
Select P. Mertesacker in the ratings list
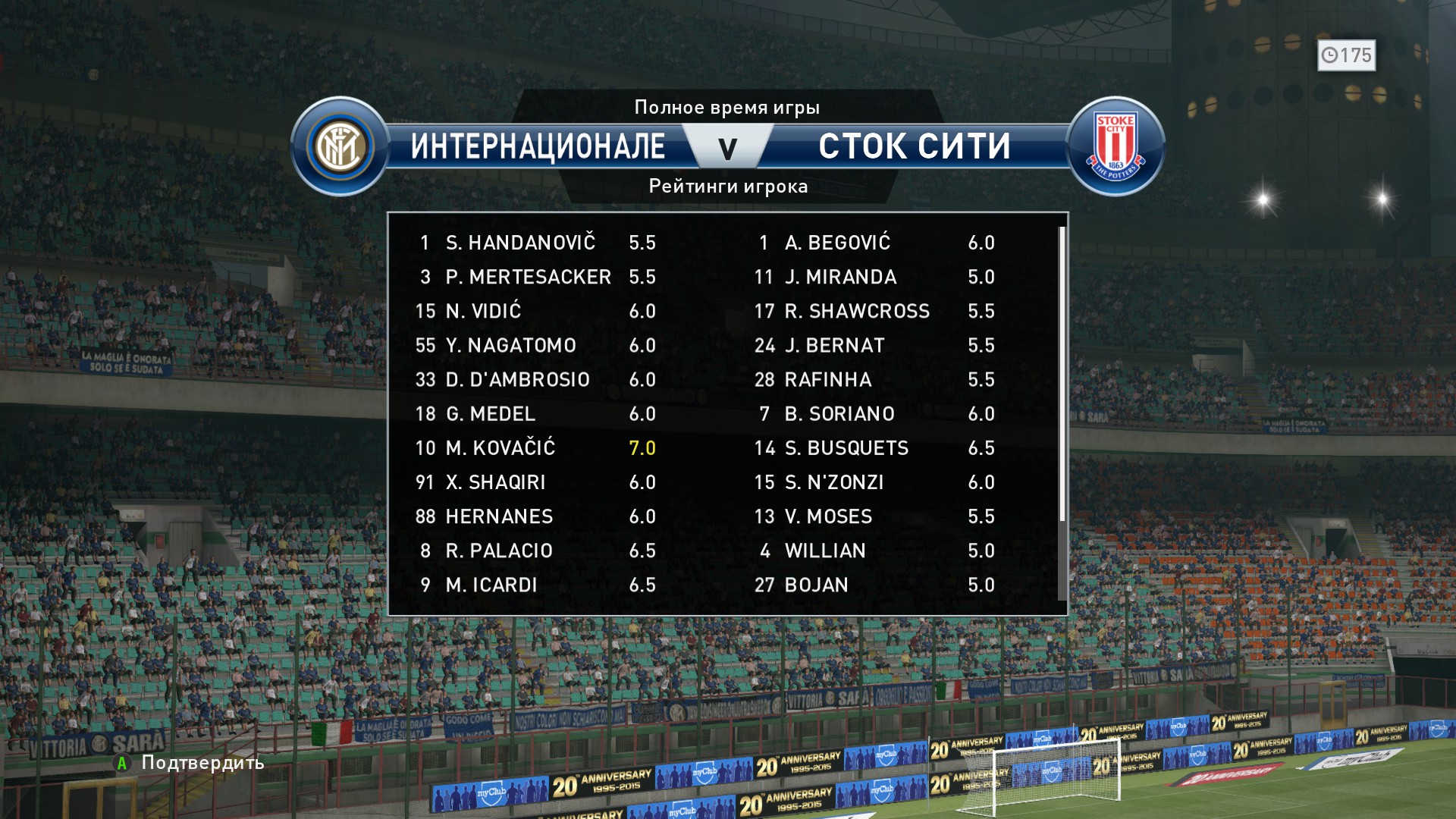[535, 277]
